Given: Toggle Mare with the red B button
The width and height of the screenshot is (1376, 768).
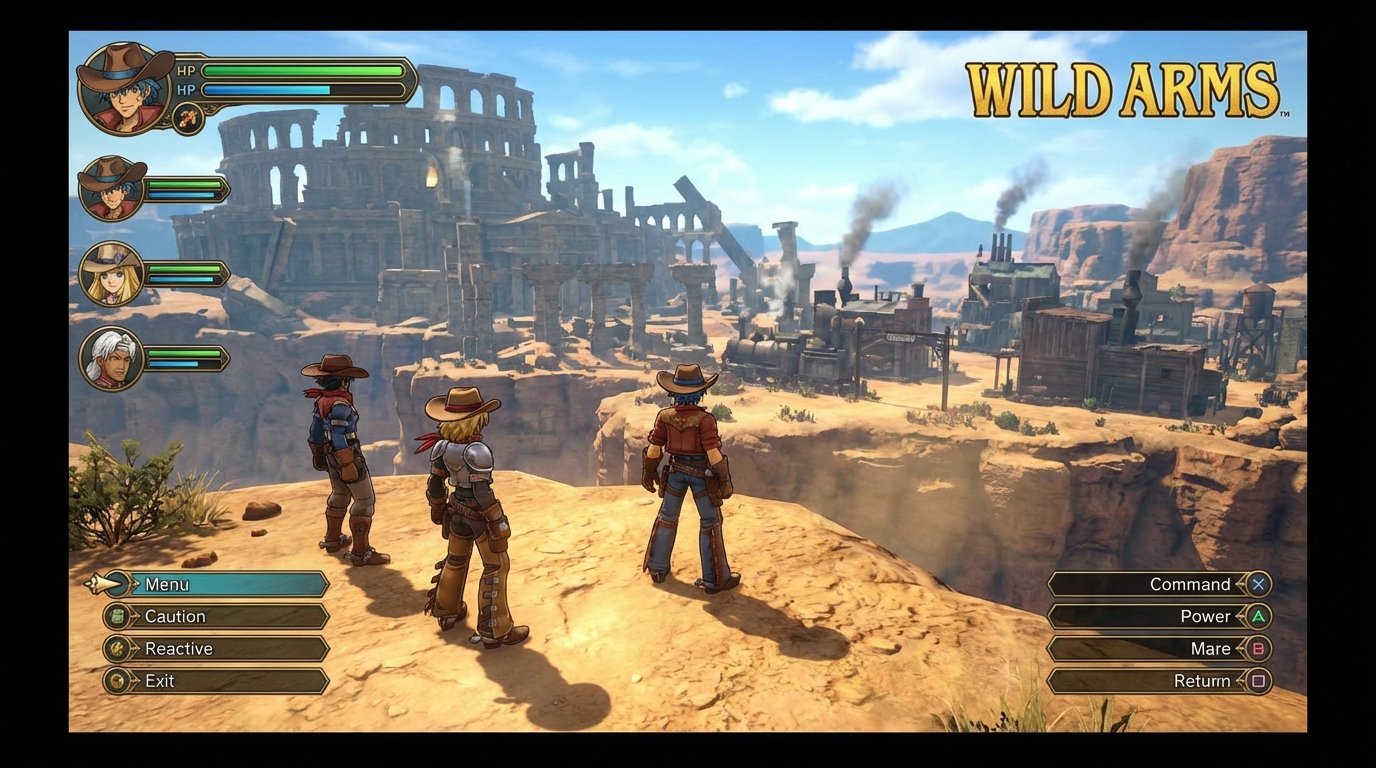Looking at the screenshot, I should (x=1259, y=649).
